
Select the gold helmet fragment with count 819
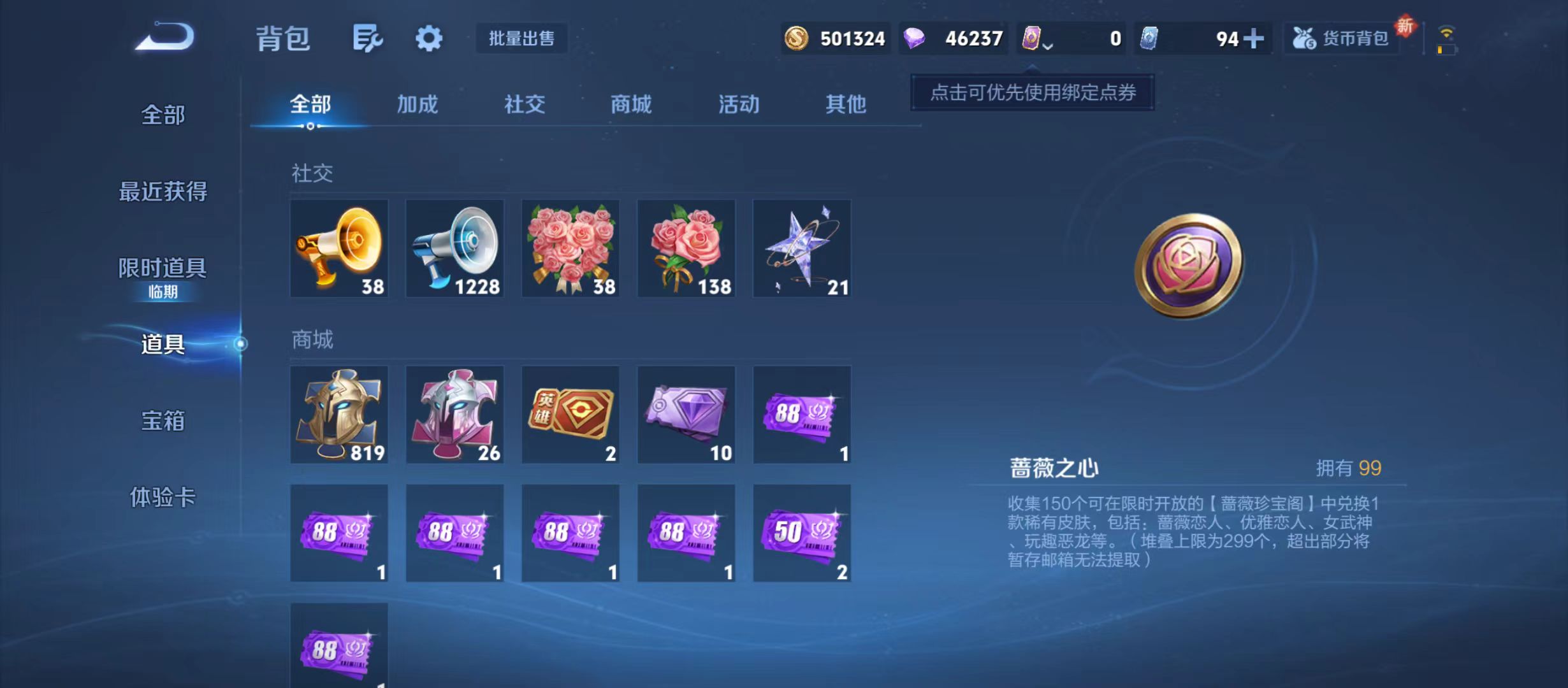339,416
